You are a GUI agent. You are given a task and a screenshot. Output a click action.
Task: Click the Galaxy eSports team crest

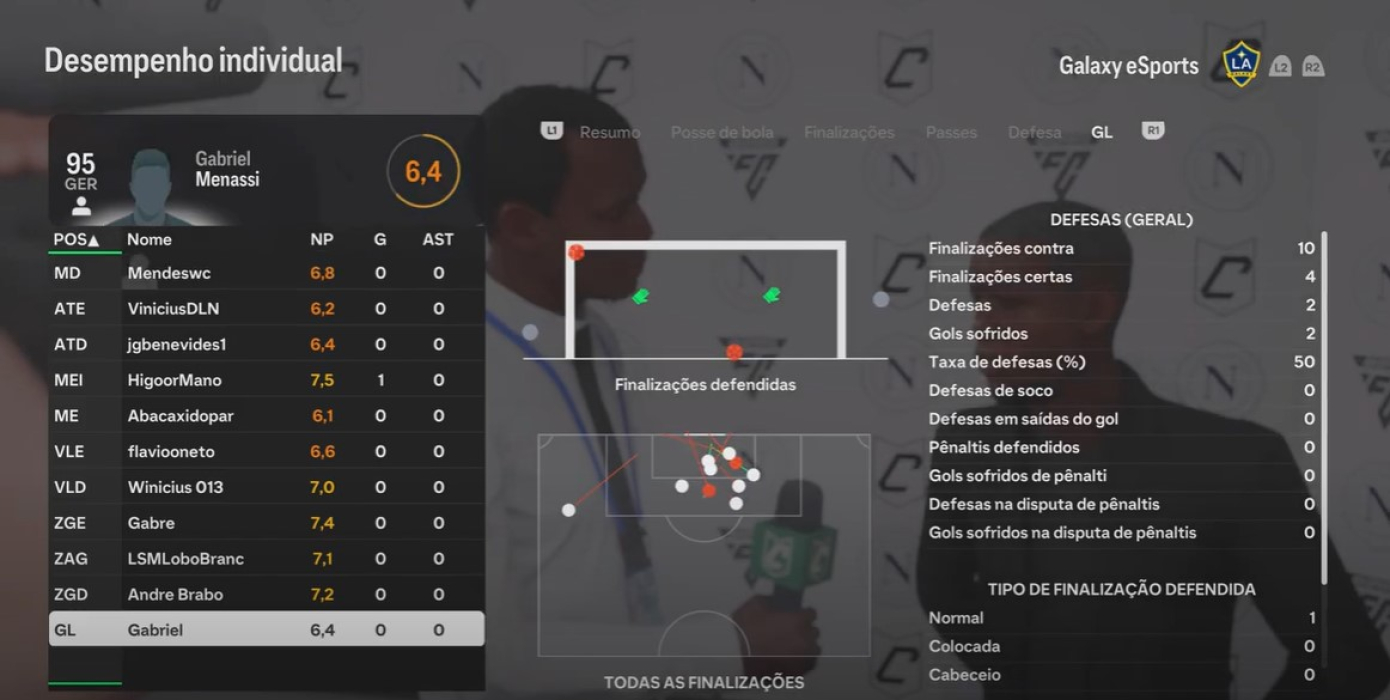(x=1241, y=65)
